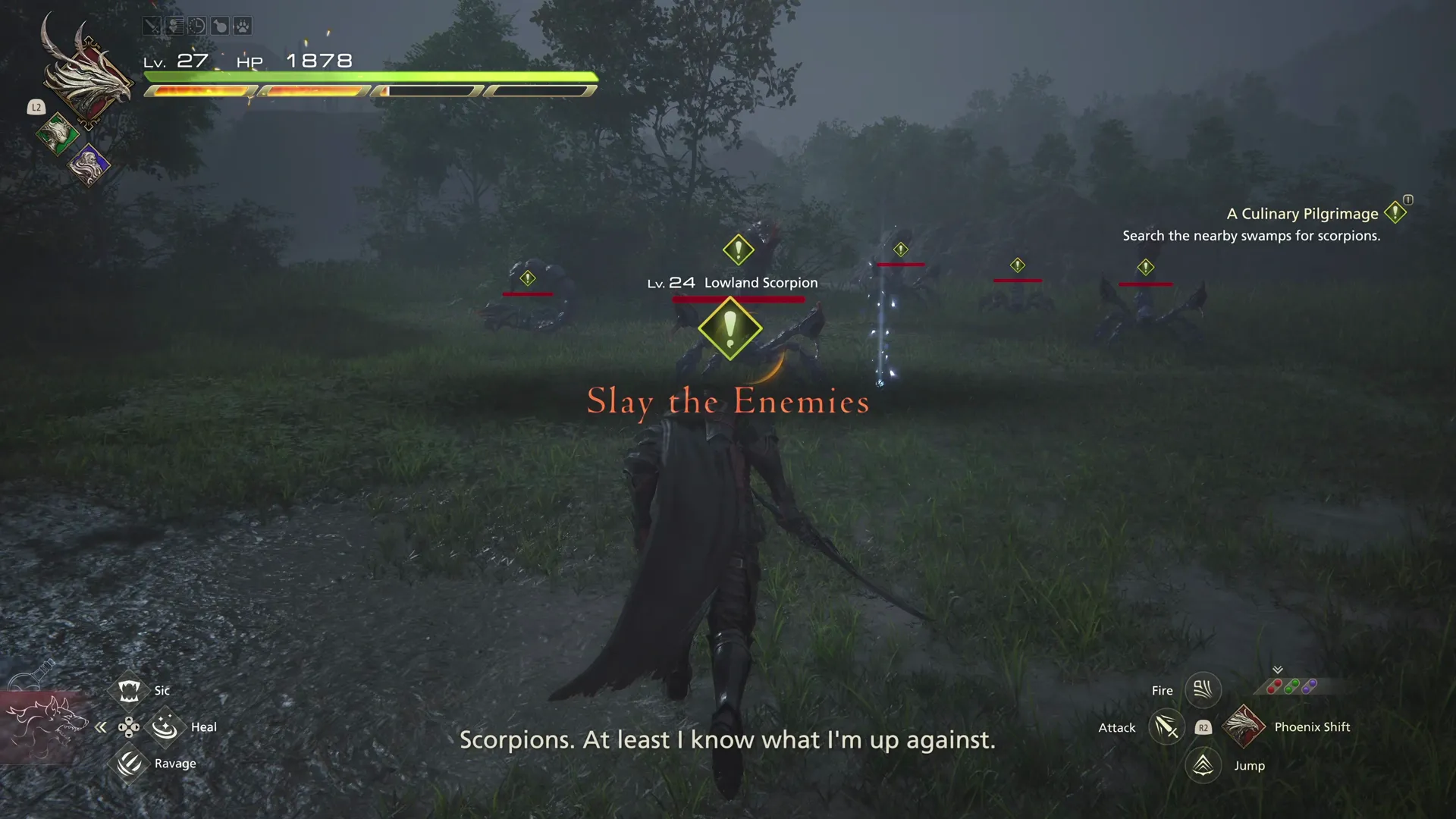This screenshot has height=819, width=1456.
Task: Select the Phoenix Shift ability icon
Action: pyautogui.click(x=1244, y=727)
